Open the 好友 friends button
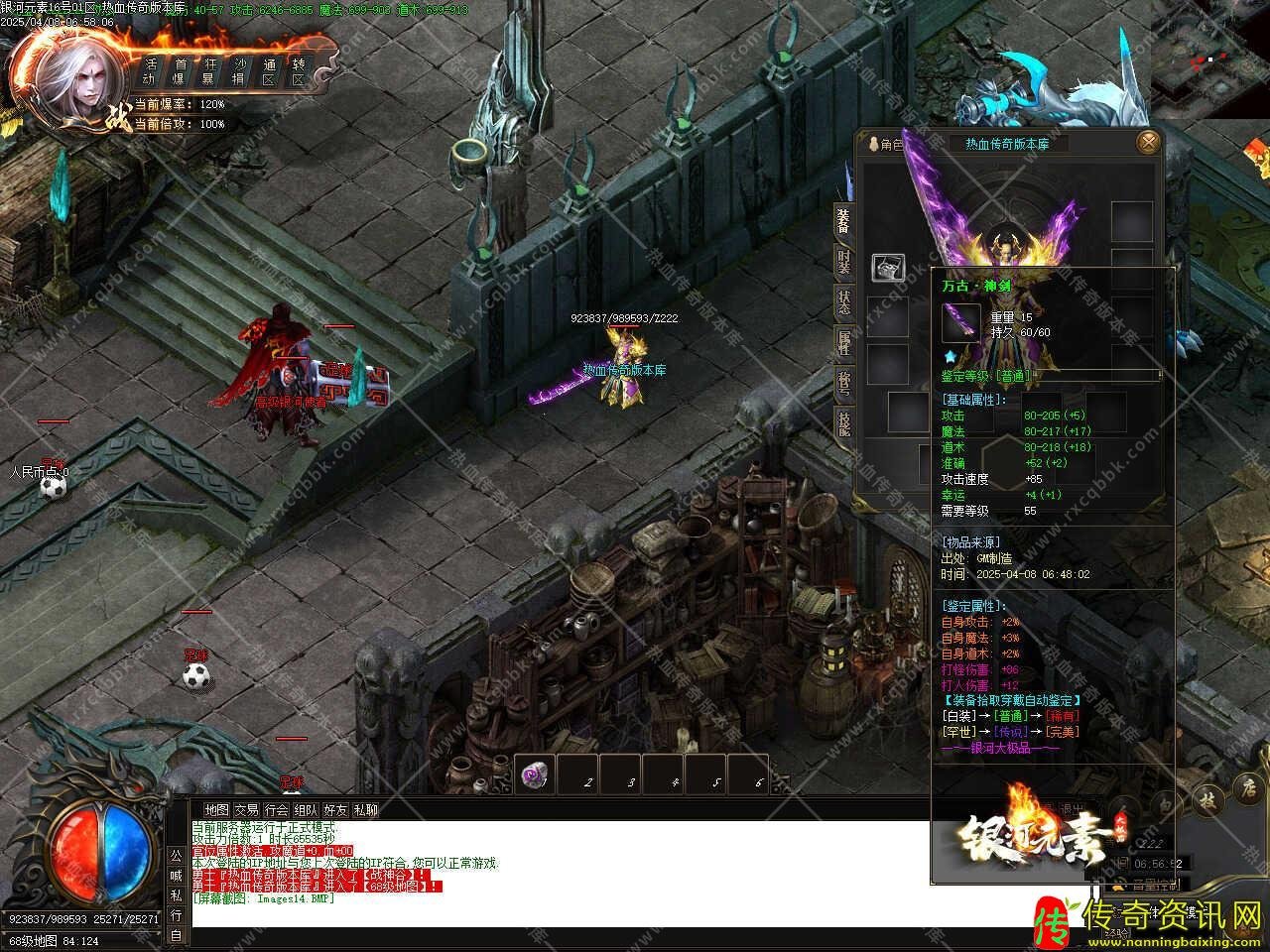This screenshot has width=1270, height=952. point(336,810)
